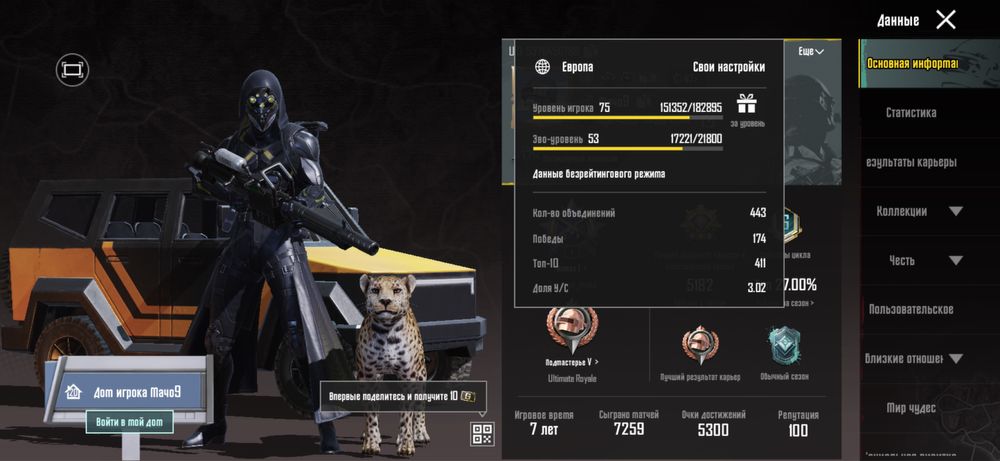This screenshot has width=1000, height=461.
Task: View the Лучший результат карьеры badge
Action: (700, 347)
